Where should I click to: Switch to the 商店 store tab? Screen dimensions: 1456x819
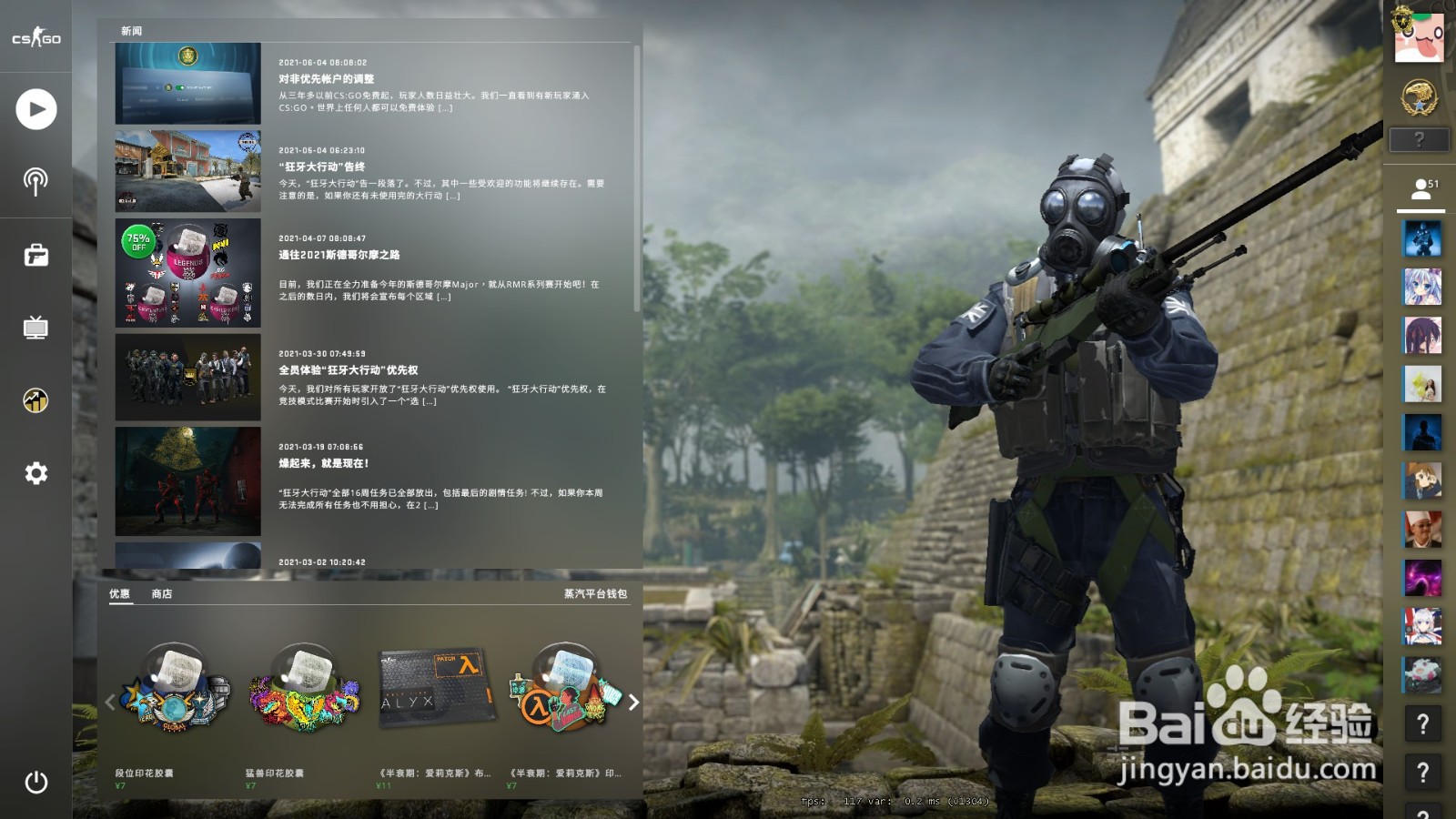pyautogui.click(x=162, y=594)
